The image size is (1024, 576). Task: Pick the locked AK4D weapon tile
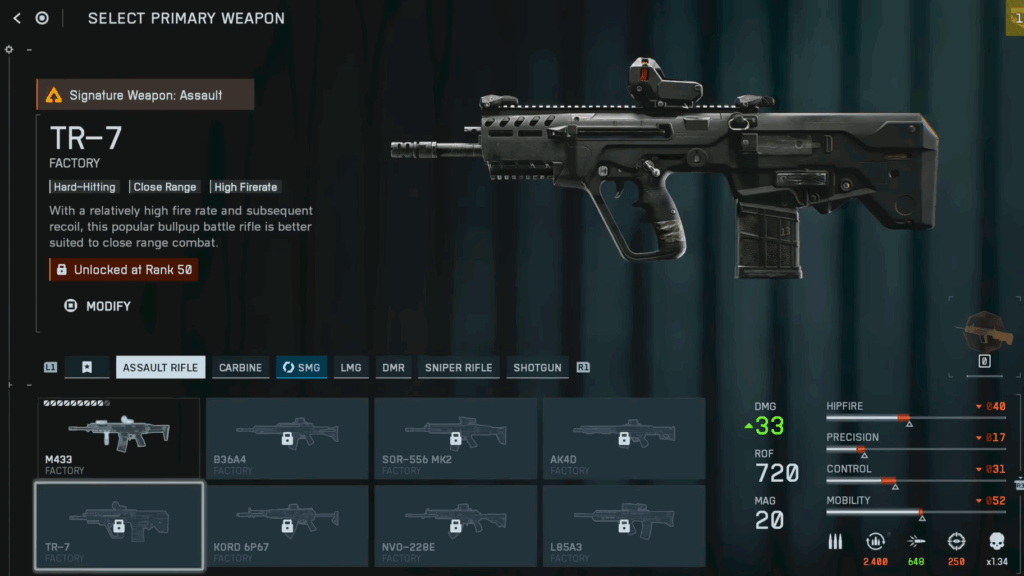(x=623, y=437)
